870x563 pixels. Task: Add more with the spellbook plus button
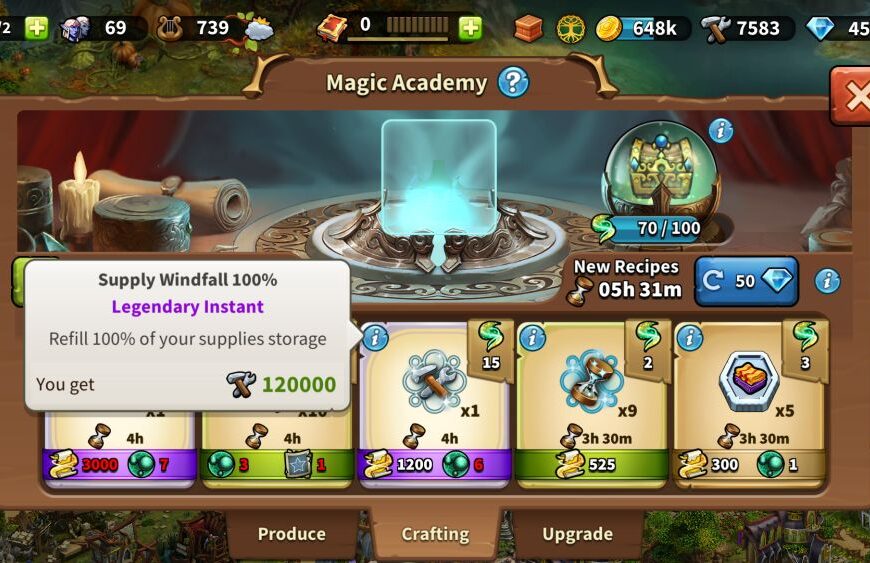click(x=470, y=28)
